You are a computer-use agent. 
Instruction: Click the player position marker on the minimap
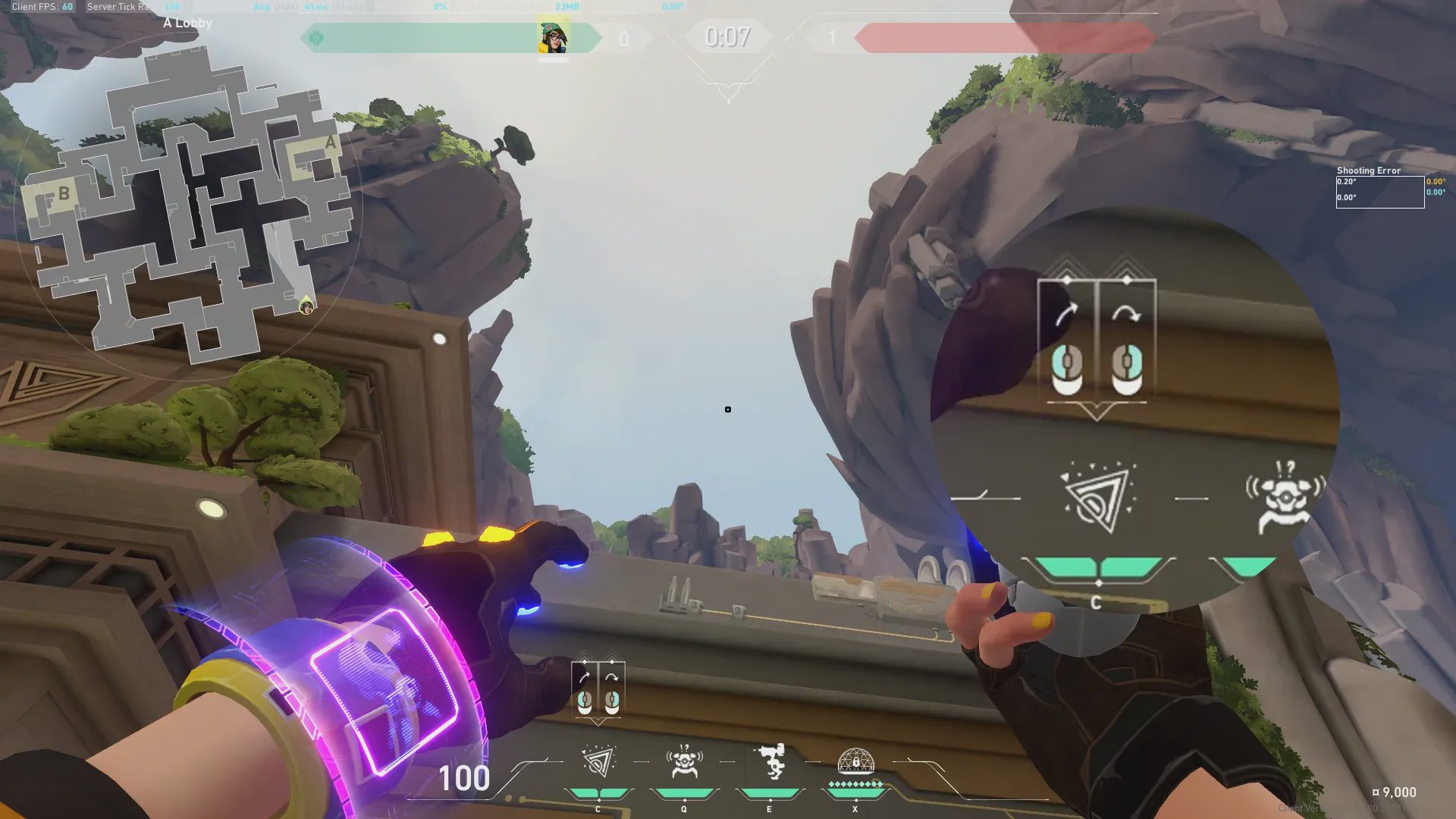pos(306,306)
